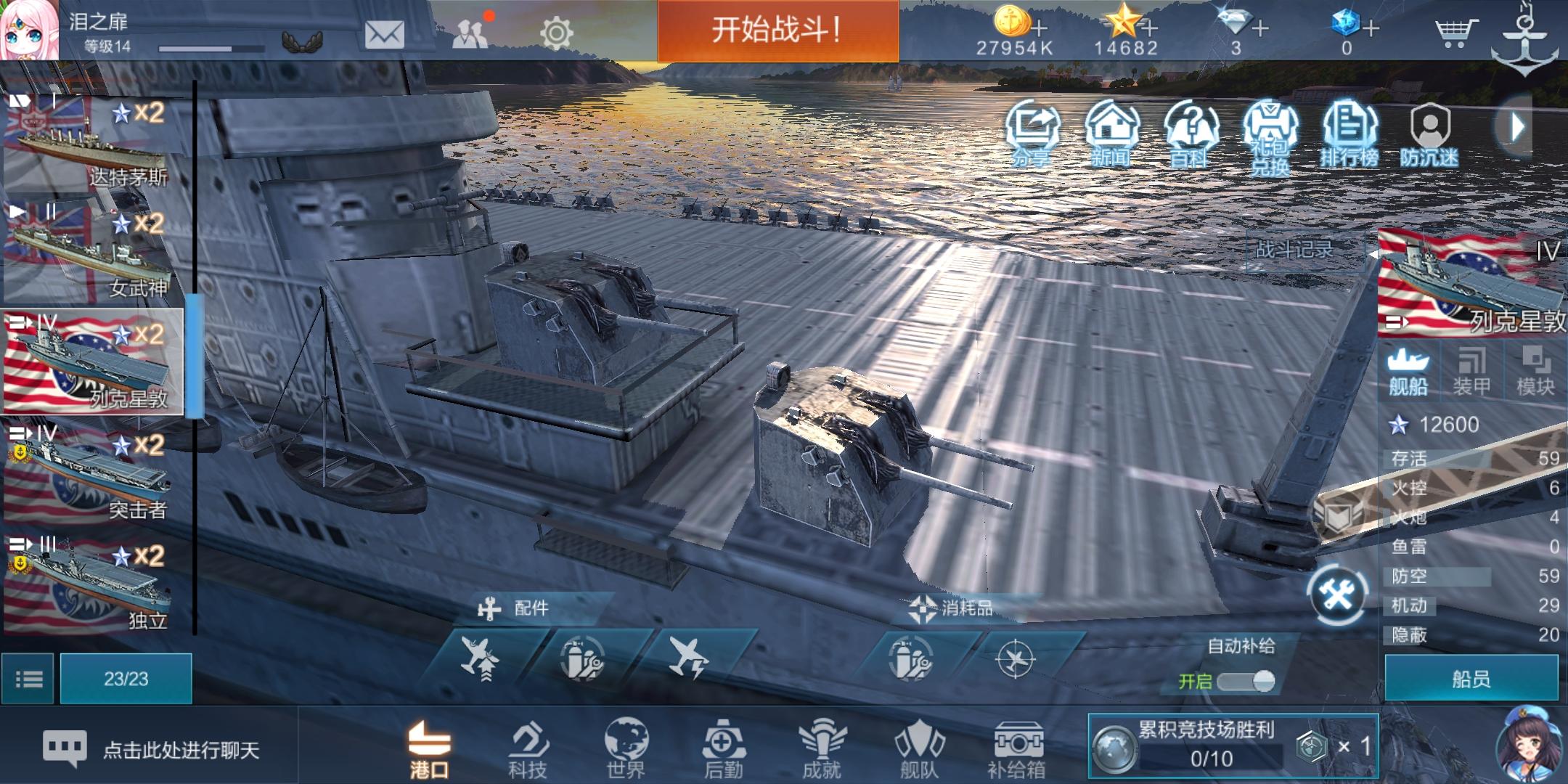Open the 新闻 (news) page
Image resolution: width=1568 pixels, height=784 pixels.
1111,131
